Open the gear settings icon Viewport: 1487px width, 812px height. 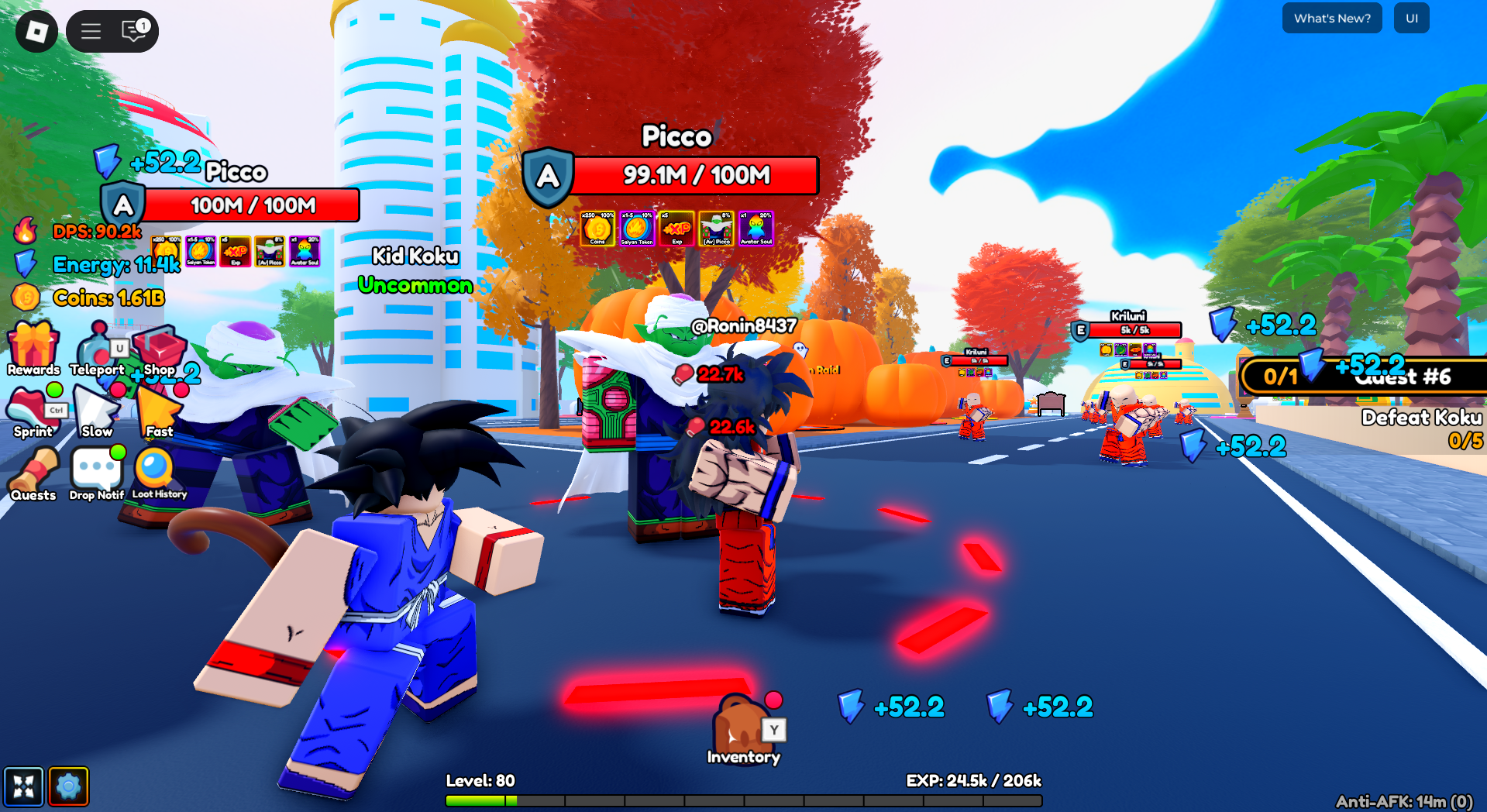pos(68,786)
